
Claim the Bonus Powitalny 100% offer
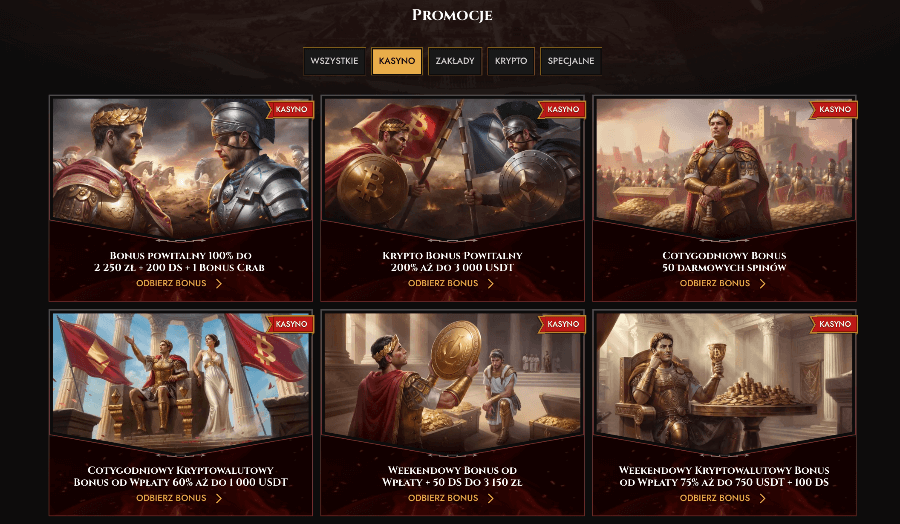tap(180, 283)
